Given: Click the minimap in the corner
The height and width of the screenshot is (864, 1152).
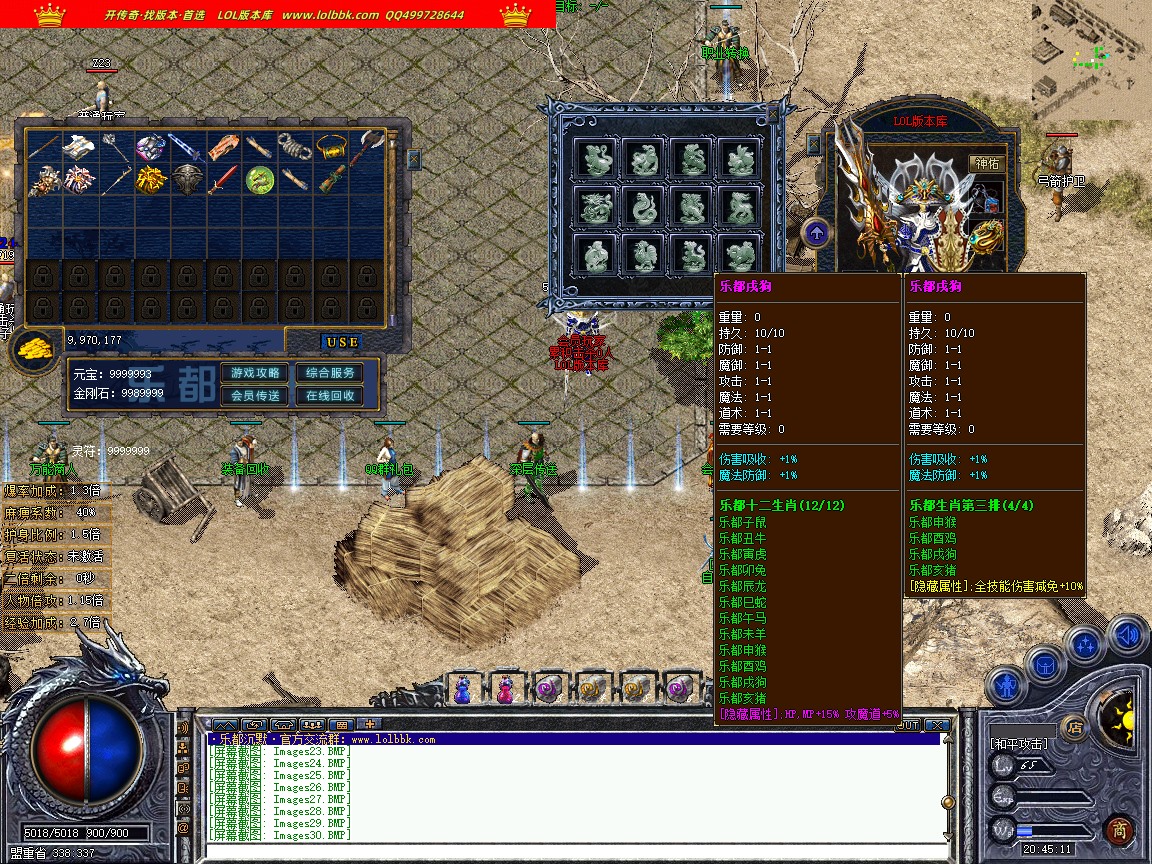Looking at the screenshot, I should point(1092,60).
